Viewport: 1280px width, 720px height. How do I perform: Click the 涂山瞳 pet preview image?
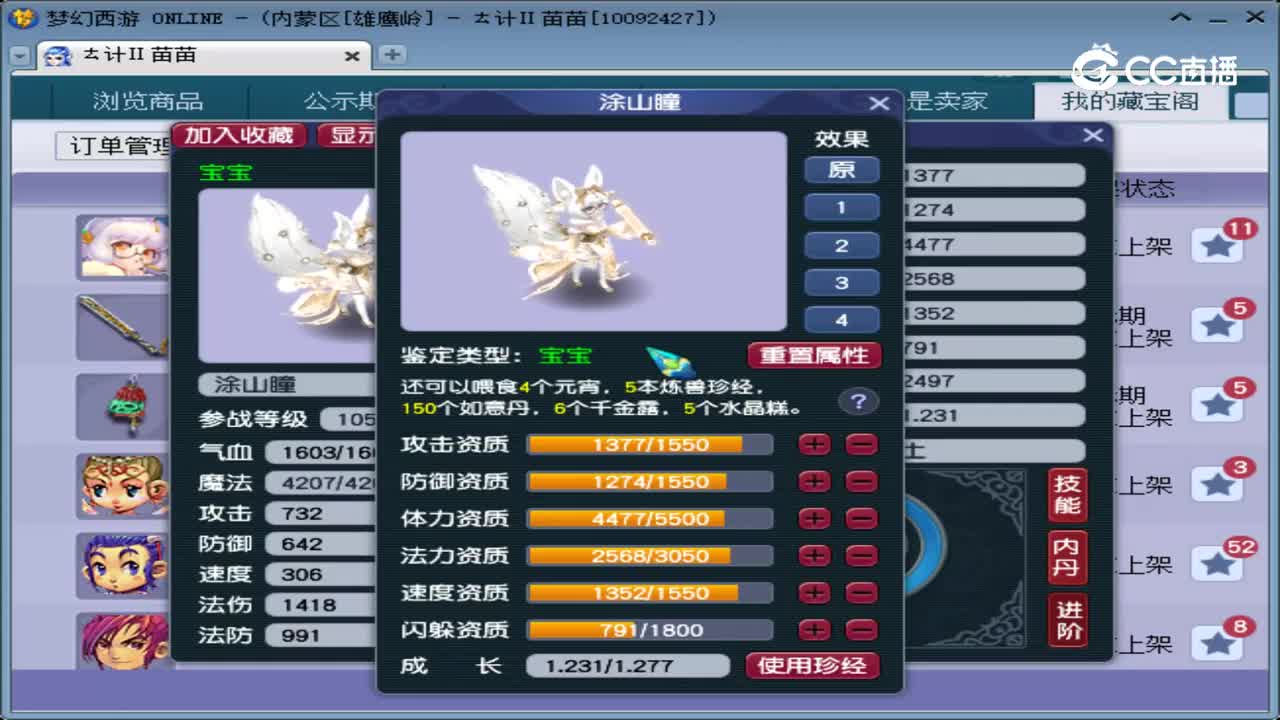click(x=592, y=230)
